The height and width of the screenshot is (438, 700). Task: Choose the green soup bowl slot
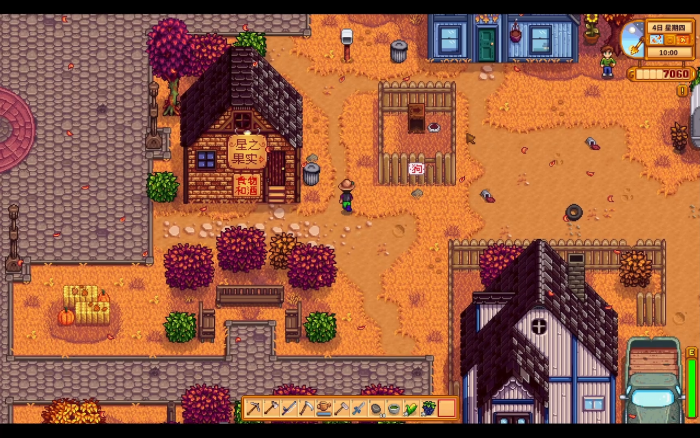coord(394,408)
